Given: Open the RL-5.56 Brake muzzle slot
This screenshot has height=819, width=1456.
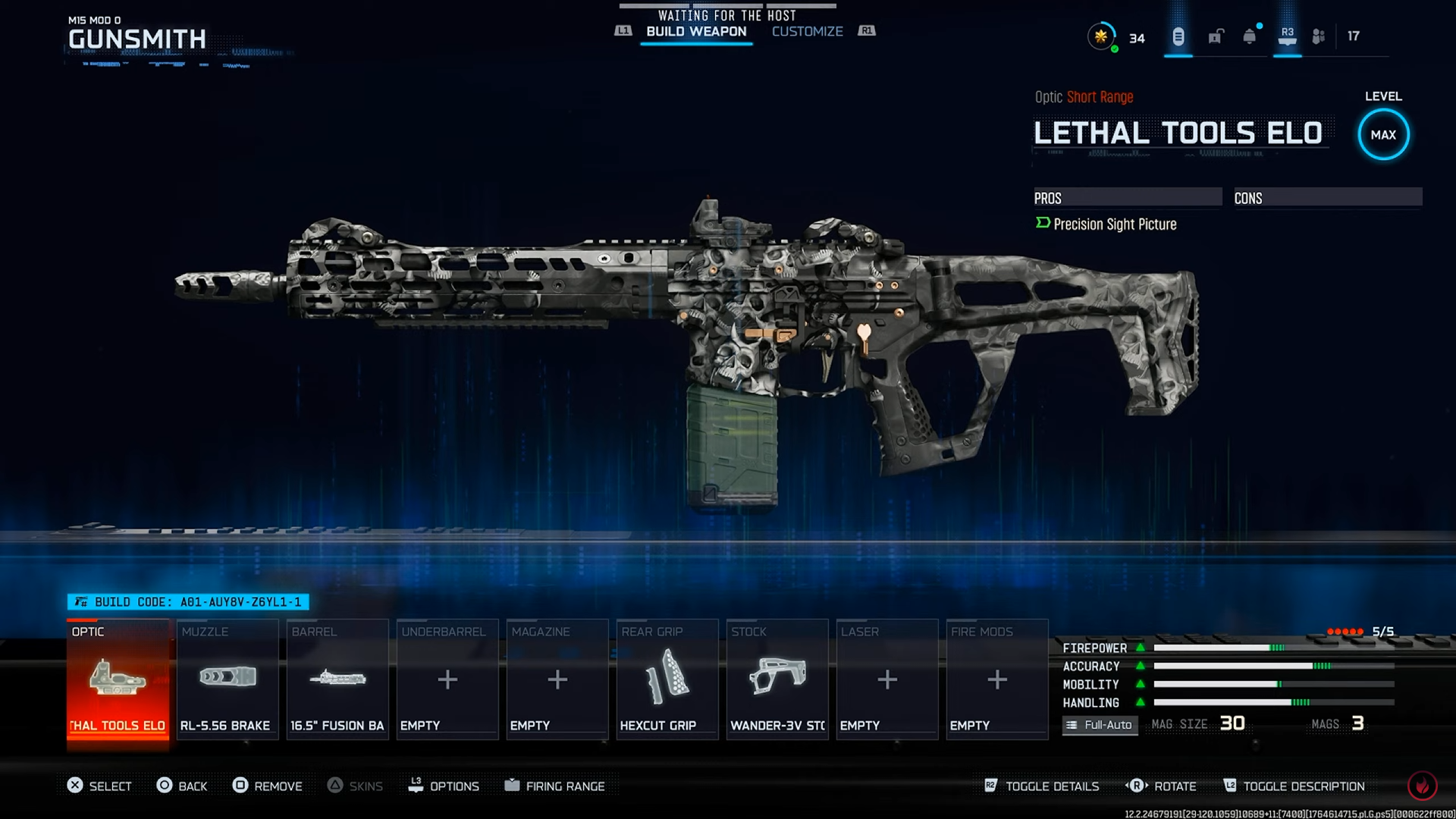Looking at the screenshot, I should [x=227, y=680].
